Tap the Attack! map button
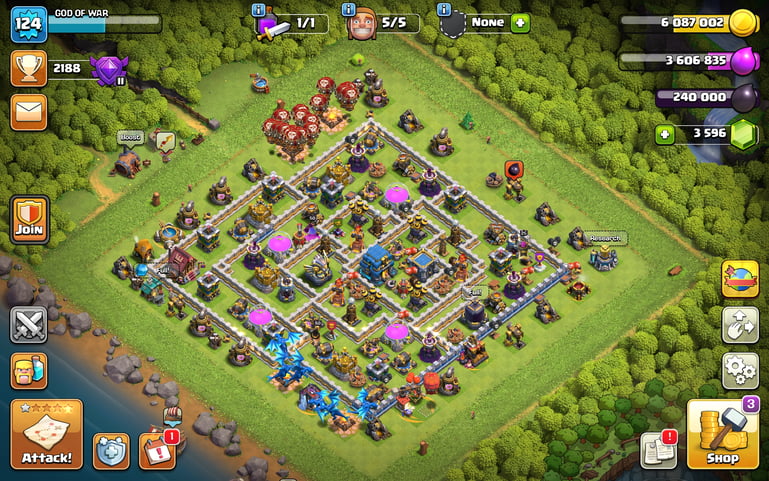Viewport: 769px width, 481px height. (x=46, y=434)
